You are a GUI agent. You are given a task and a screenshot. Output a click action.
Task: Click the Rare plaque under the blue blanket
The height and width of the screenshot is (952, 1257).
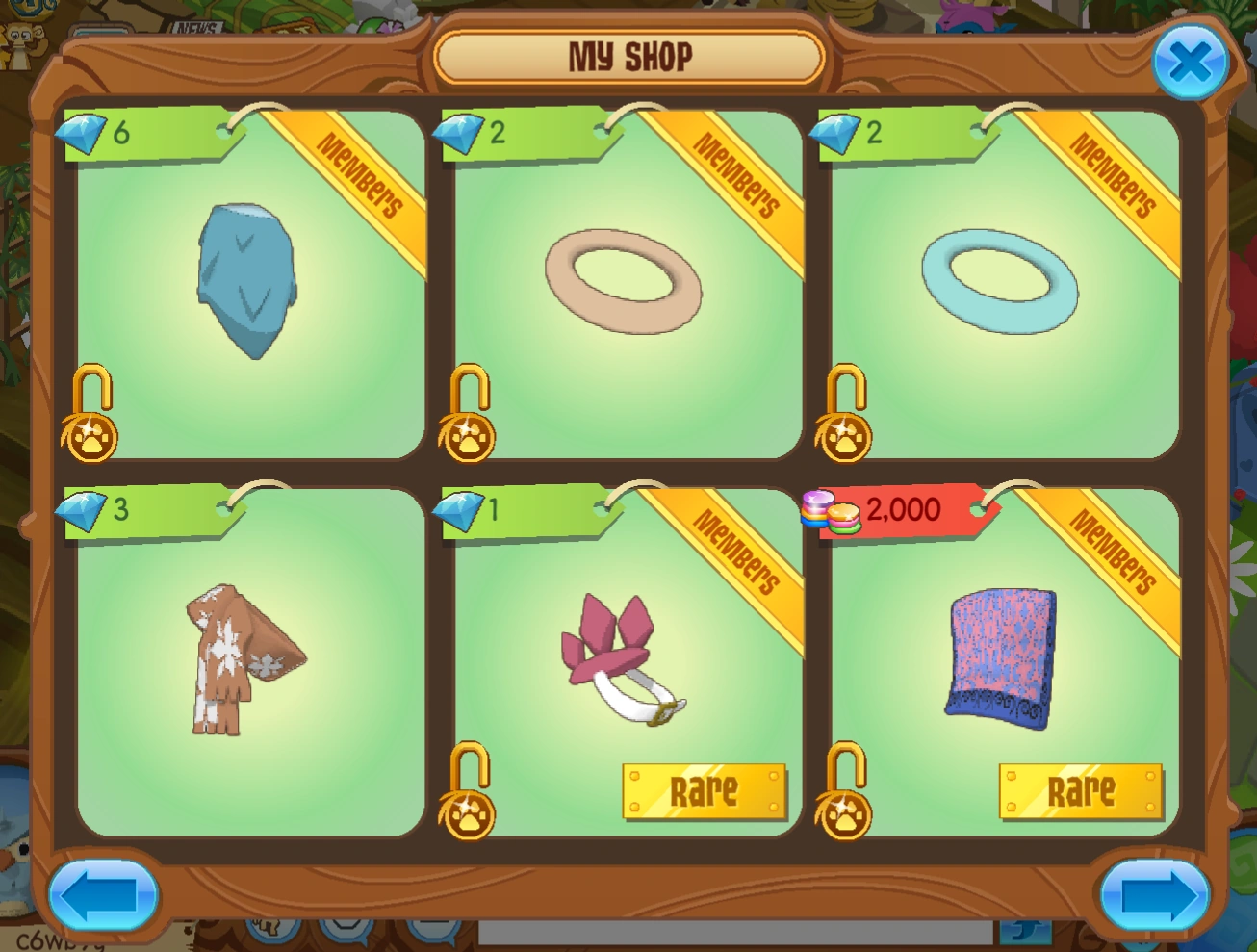[x=1082, y=789]
